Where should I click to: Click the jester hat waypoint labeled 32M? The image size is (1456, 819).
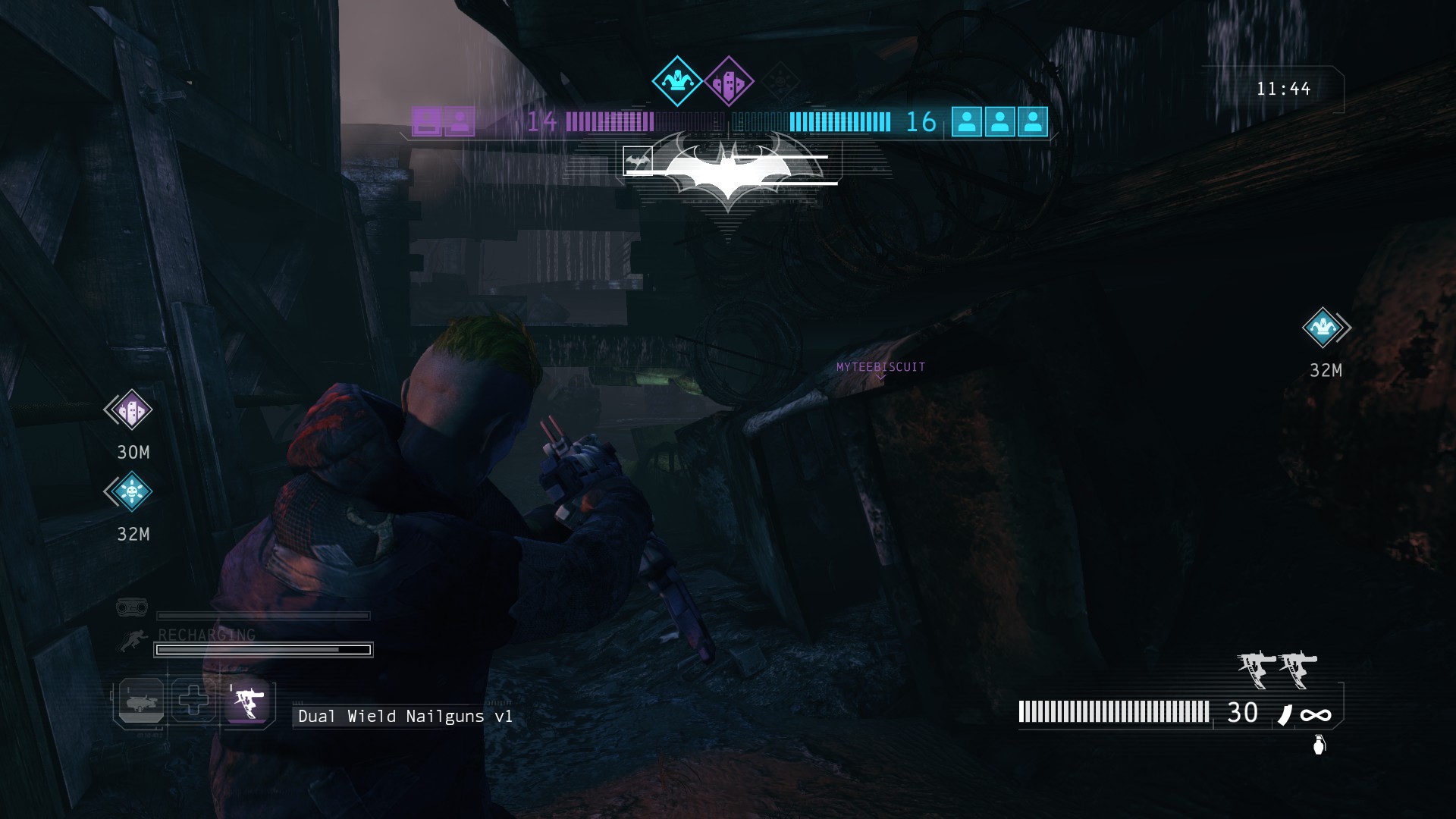tap(1324, 328)
